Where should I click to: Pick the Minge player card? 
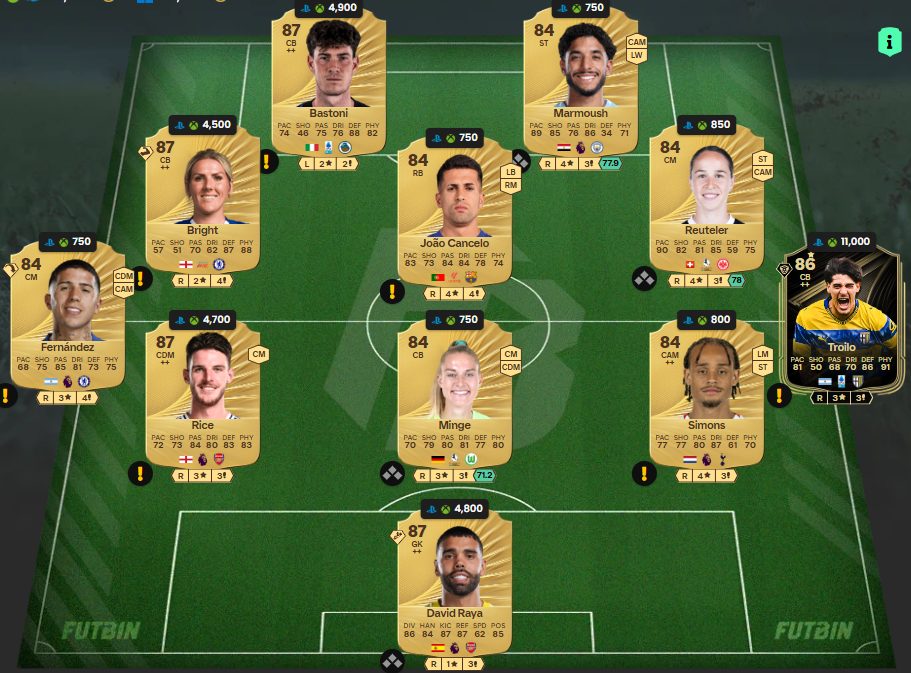click(x=455, y=393)
